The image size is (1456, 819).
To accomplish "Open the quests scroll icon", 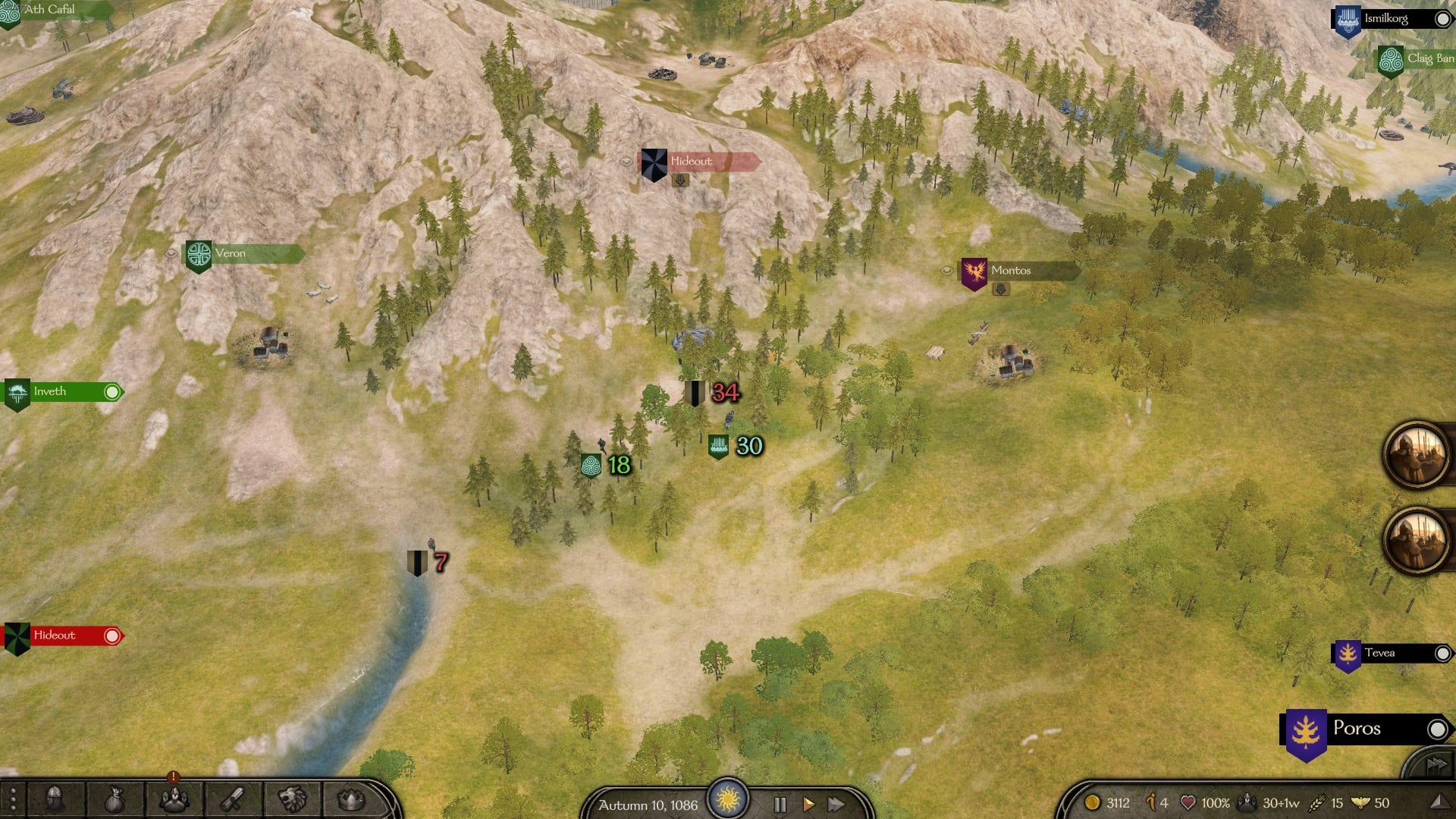I will [233, 799].
